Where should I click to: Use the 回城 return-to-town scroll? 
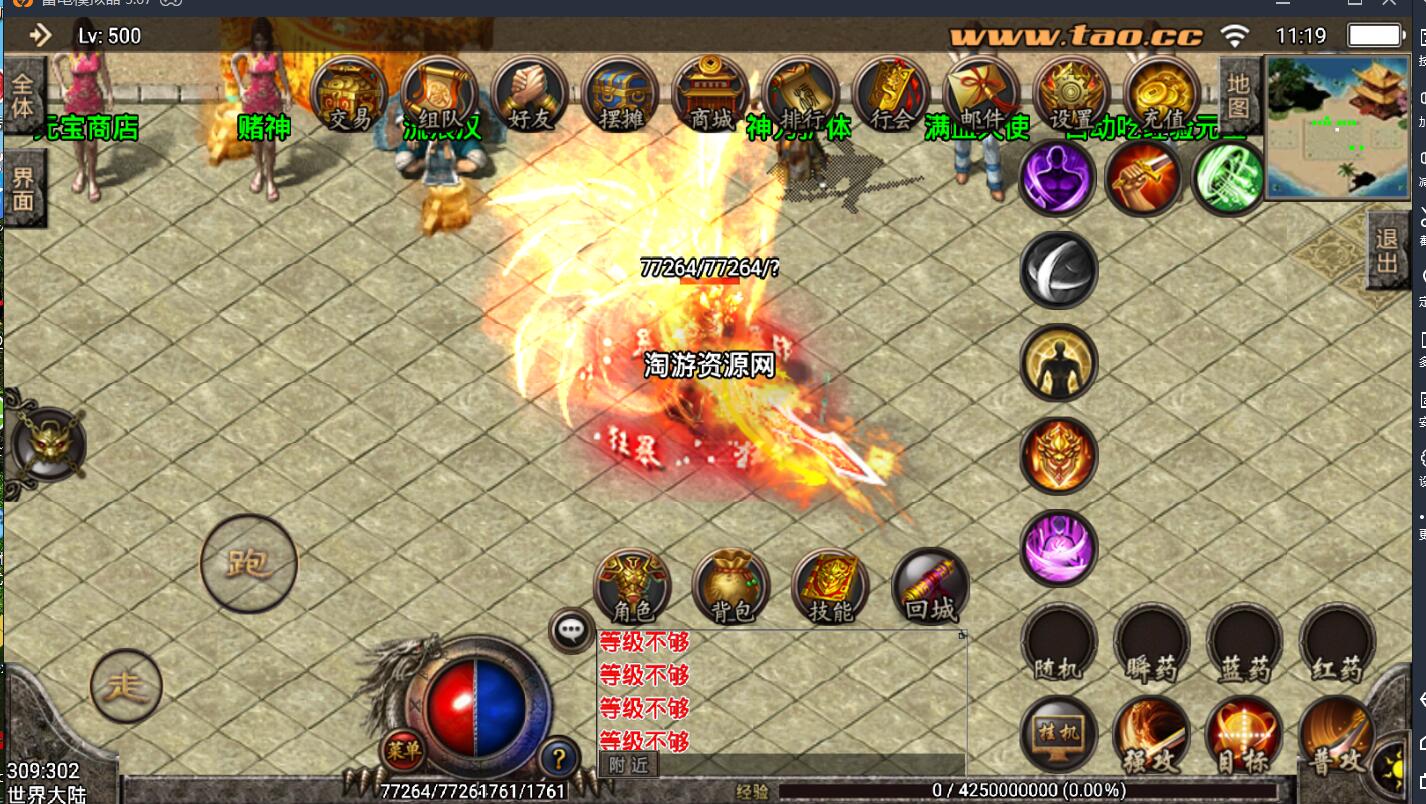tap(930, 587)
